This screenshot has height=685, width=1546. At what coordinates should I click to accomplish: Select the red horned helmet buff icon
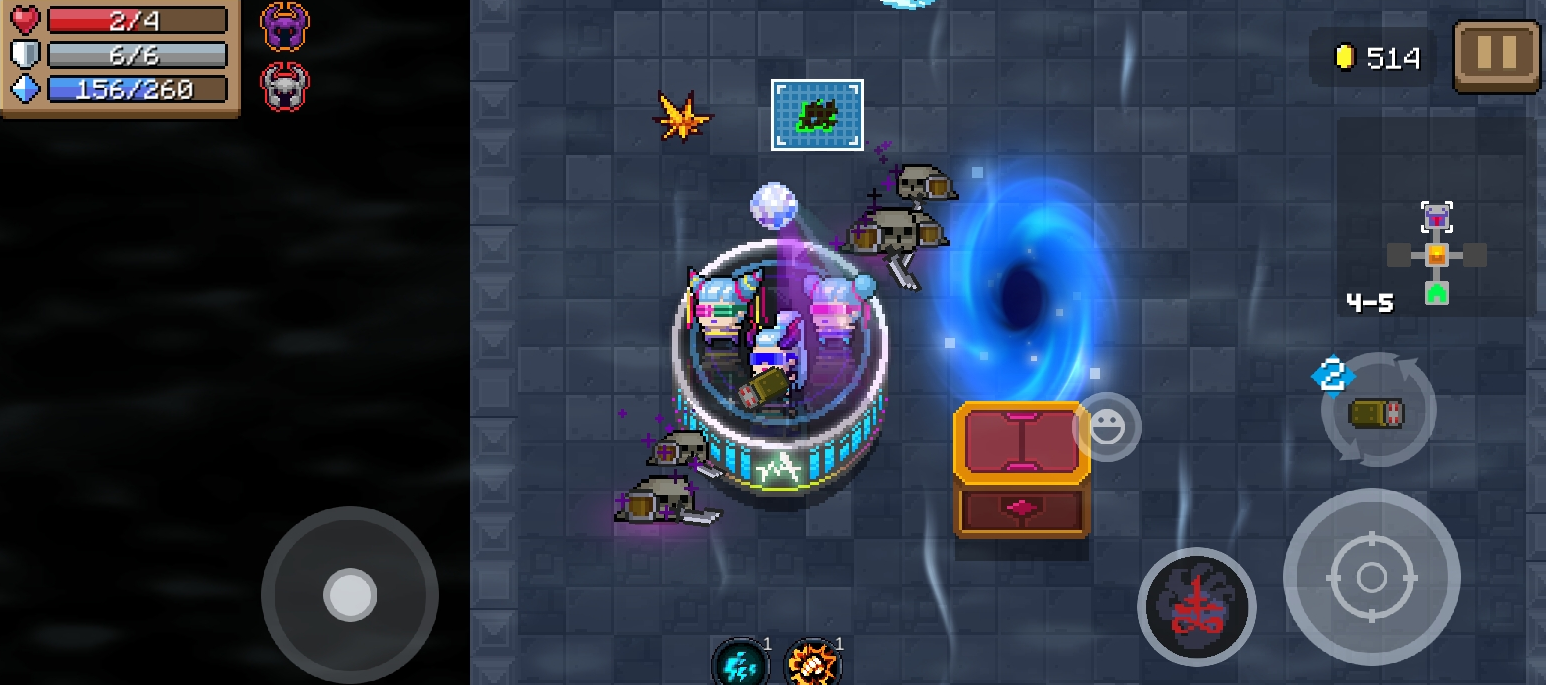pyautogui.click(x=285, y=87)
